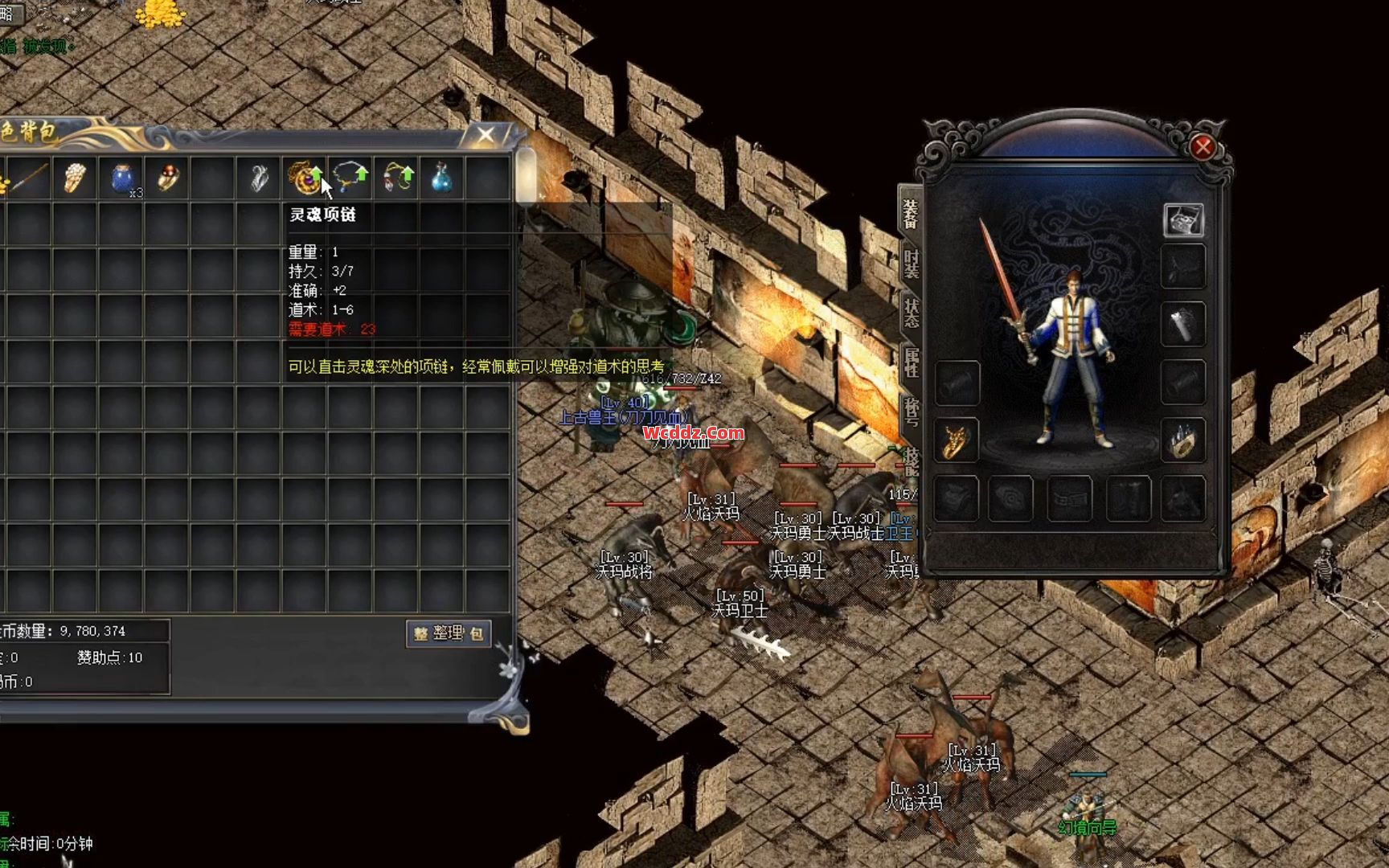The width and height of the screenshot is (1389, 868).
Task: Select the silver feather item
Action: (259, 178)
